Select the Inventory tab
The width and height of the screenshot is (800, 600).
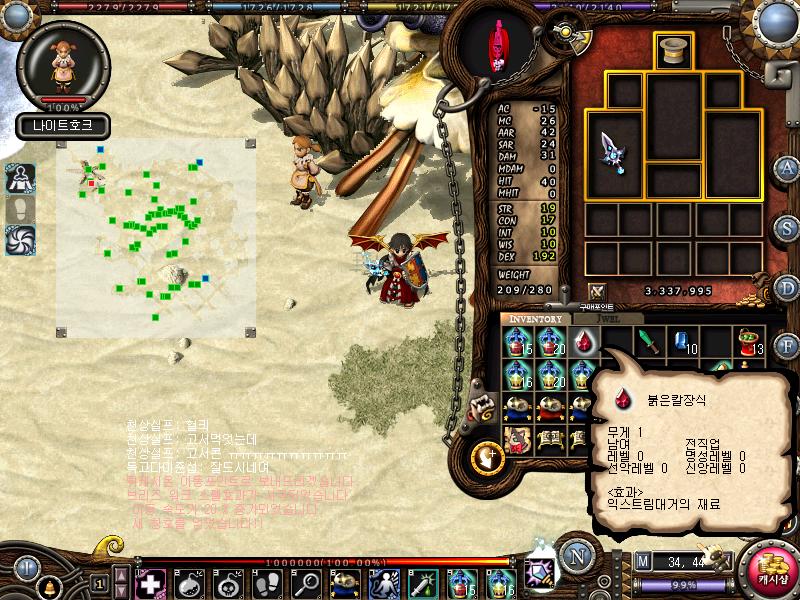(x=536, y=319)
